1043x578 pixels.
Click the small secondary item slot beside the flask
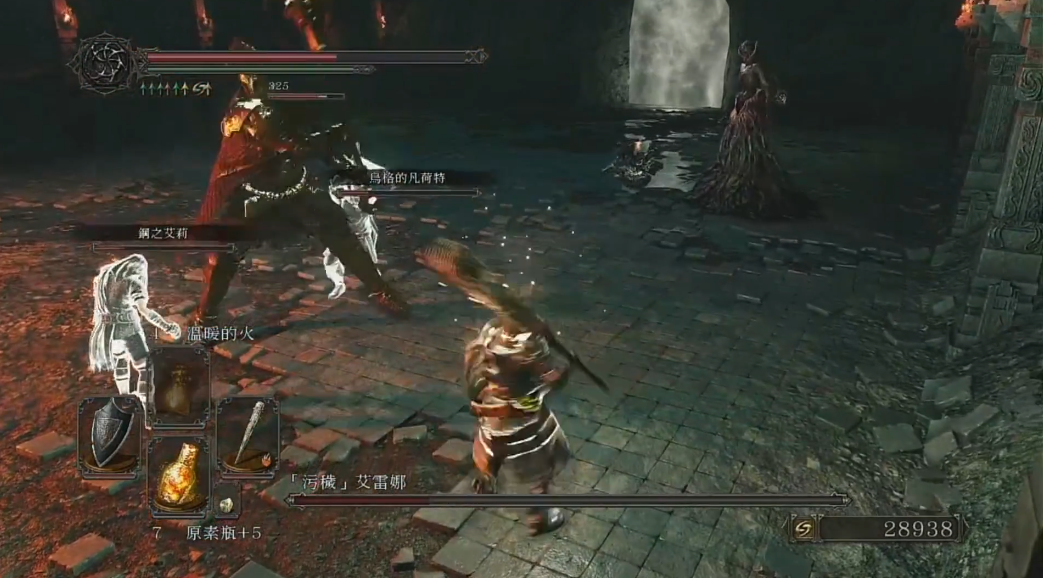(x=226, y=505)
